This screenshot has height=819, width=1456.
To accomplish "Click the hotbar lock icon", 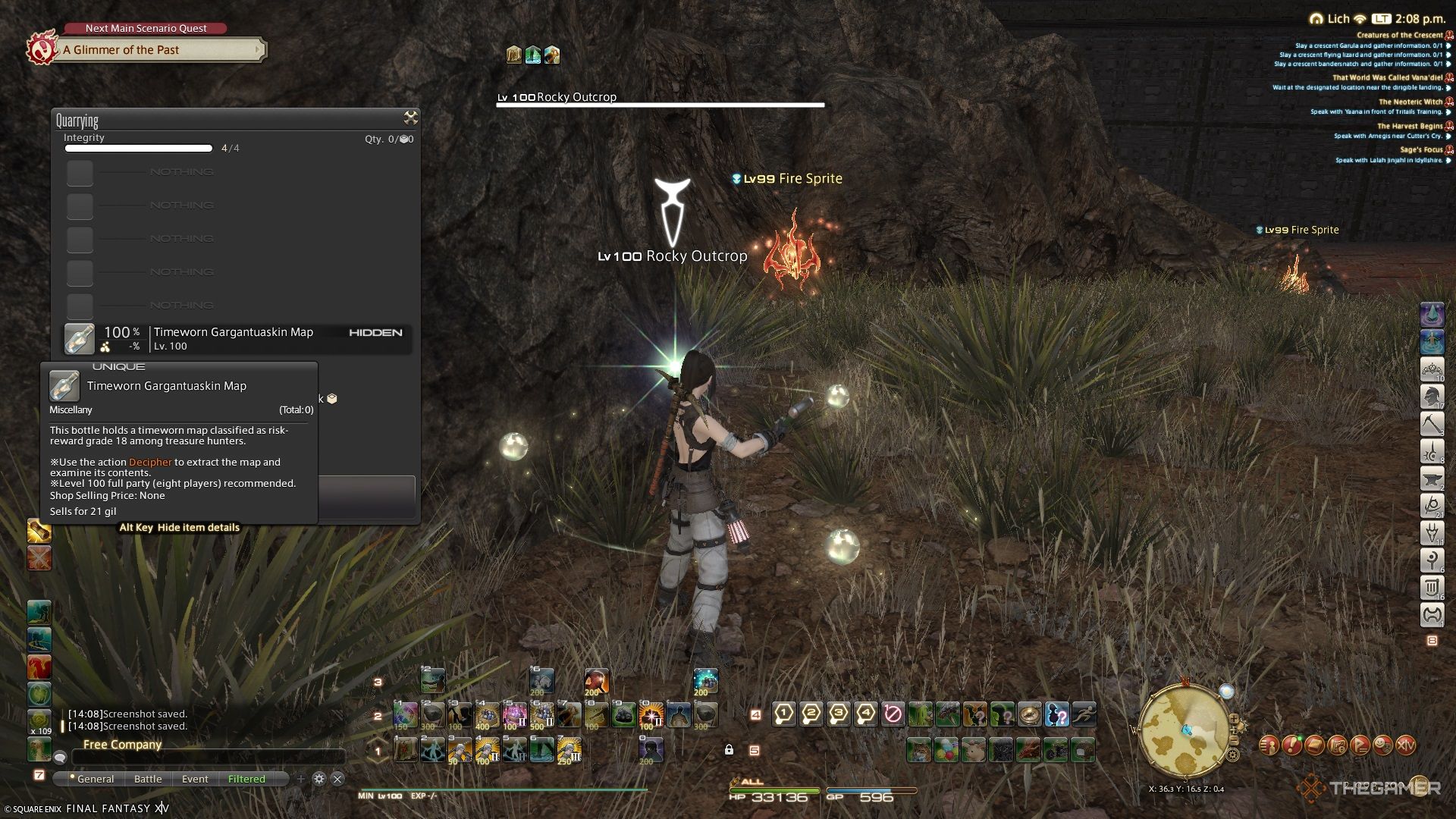I will point(729,750).
